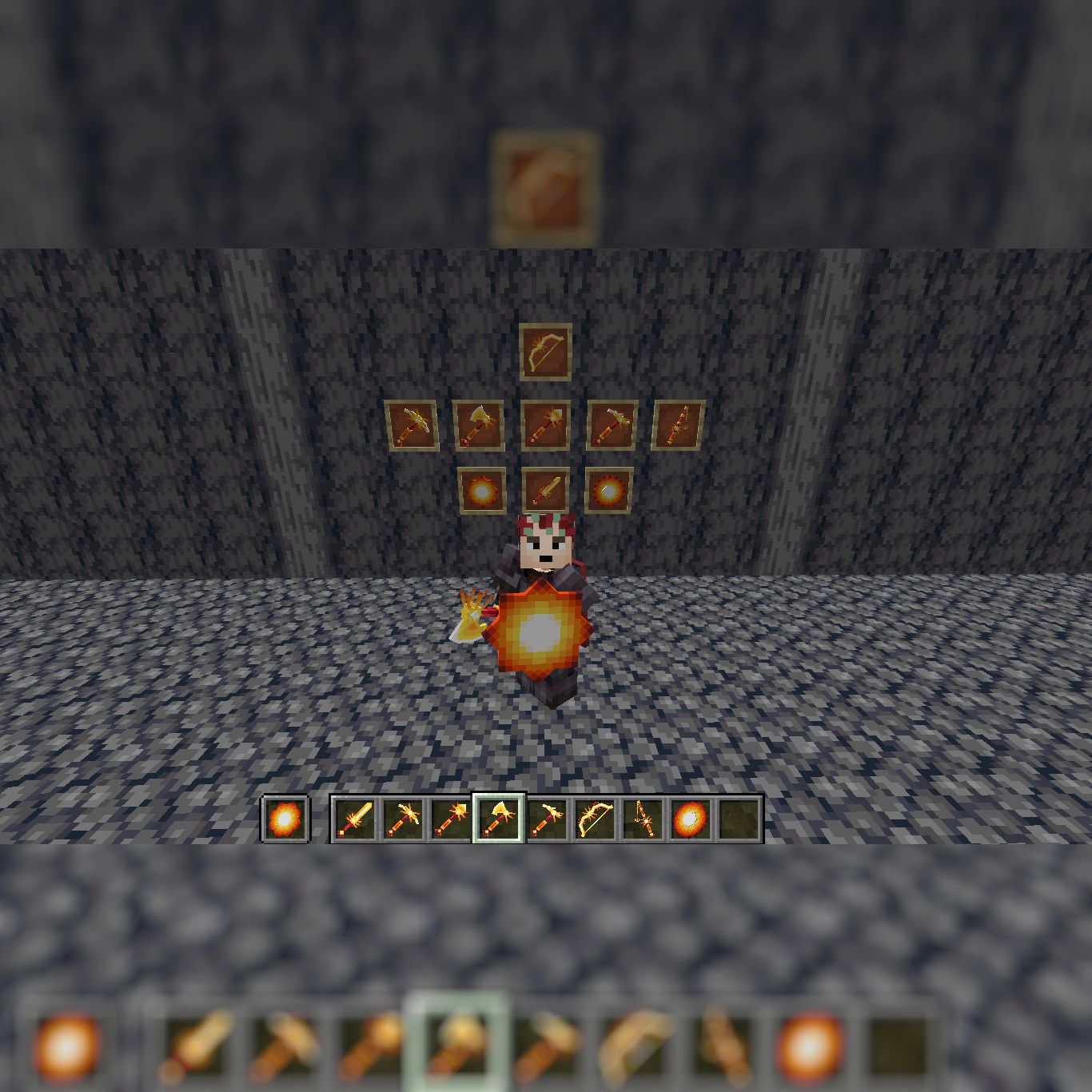Image resolution: width=1092 pixels, height=1092 pixels.
Task: Click the sword item frame in the bottom row
Action: [547, 490]
